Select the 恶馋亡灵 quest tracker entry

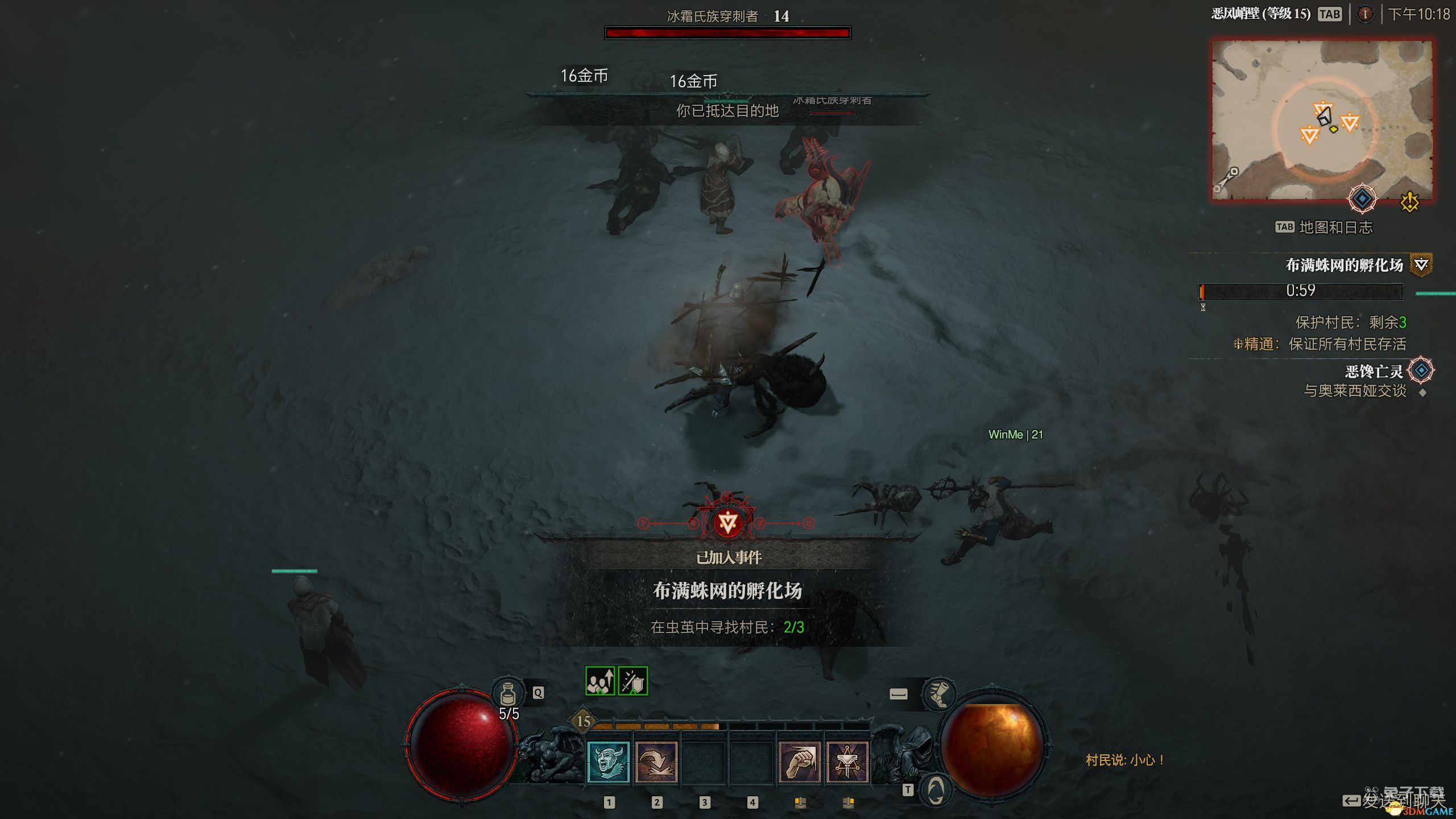(1374, 371)
